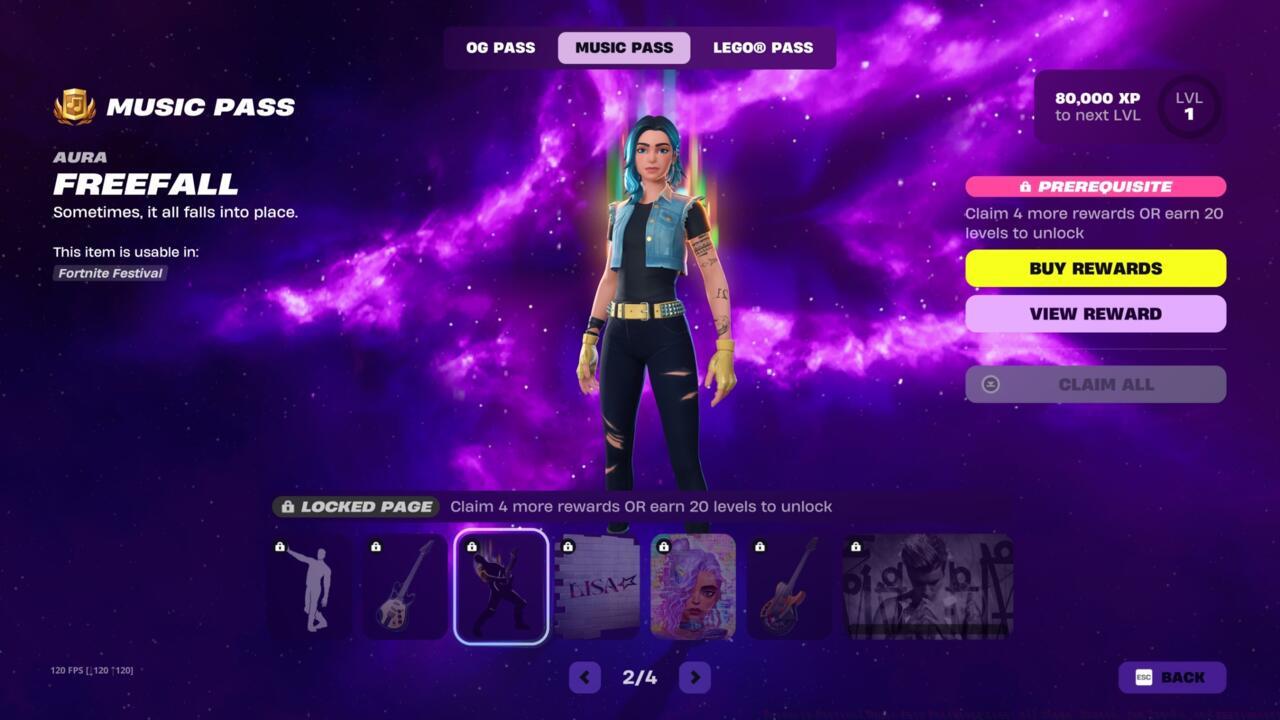
Task: Click the BUY REWARDS button
Action: pos(1095,268)
